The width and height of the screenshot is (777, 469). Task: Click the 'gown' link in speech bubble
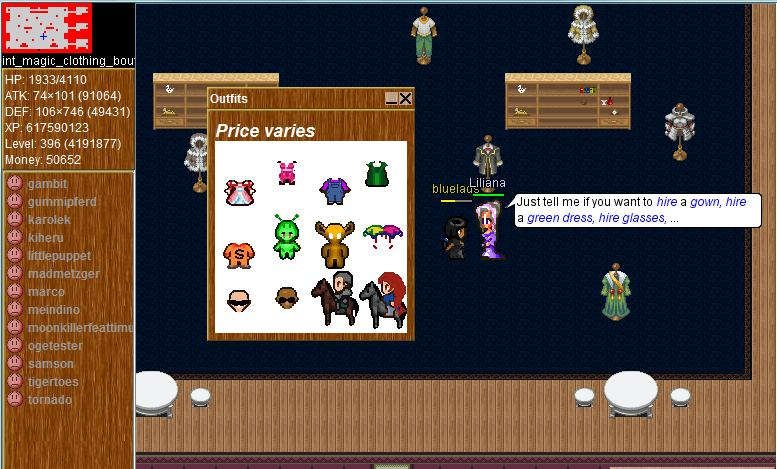[x=705, y=202]
